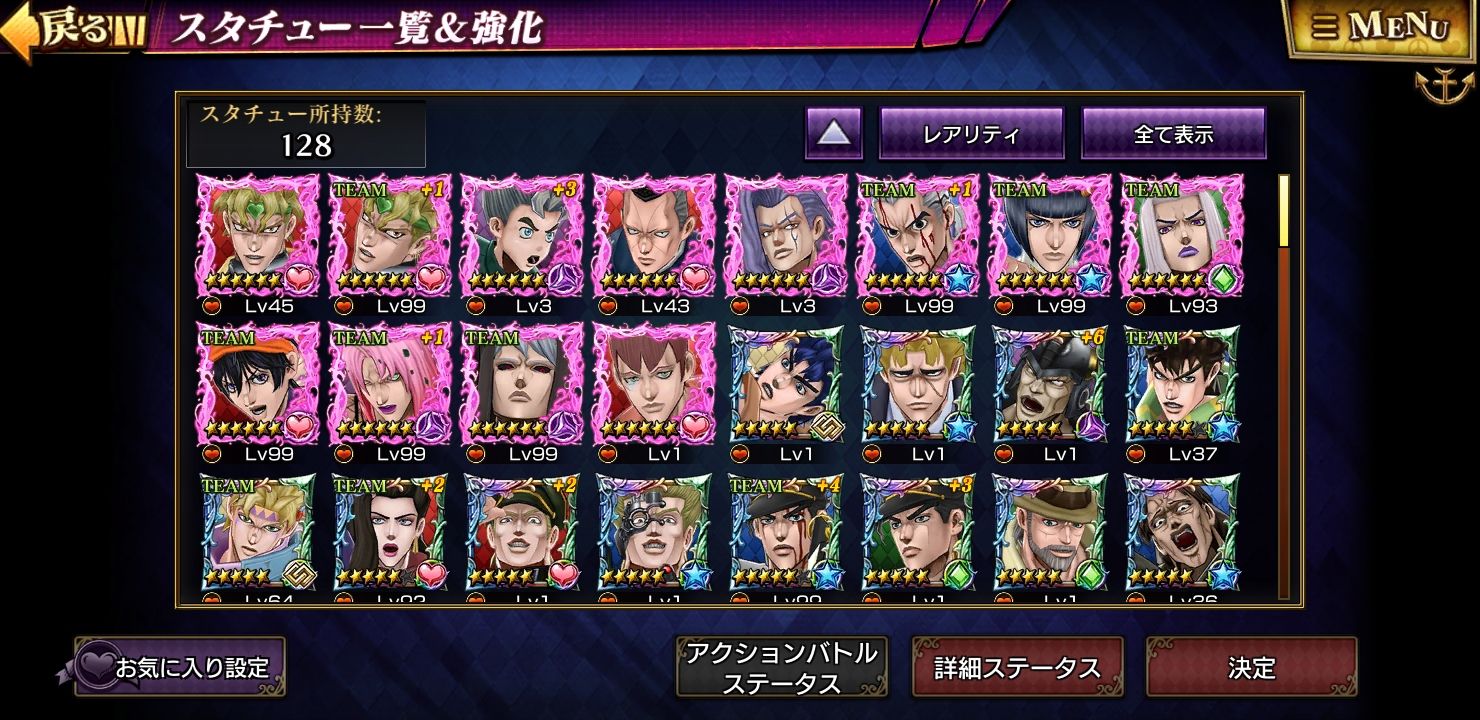1480x720 pixels.
Task: Open the レアリティ sort selector
Action: coord(970,134)
